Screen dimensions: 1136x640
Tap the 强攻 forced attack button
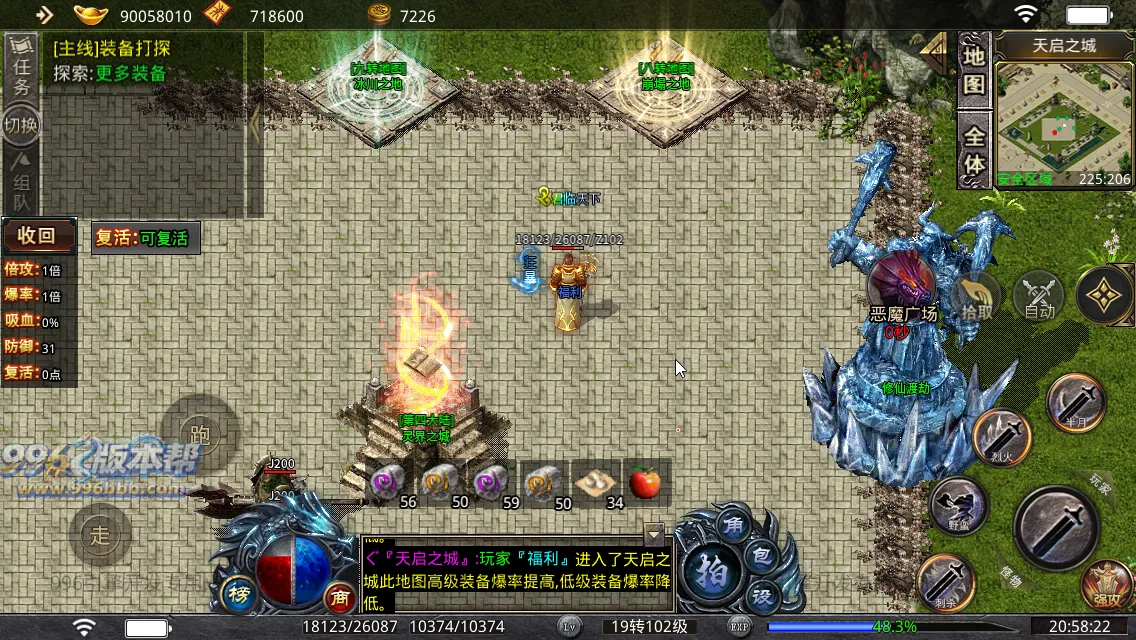pyautogui.click(x=1106, y=586)
